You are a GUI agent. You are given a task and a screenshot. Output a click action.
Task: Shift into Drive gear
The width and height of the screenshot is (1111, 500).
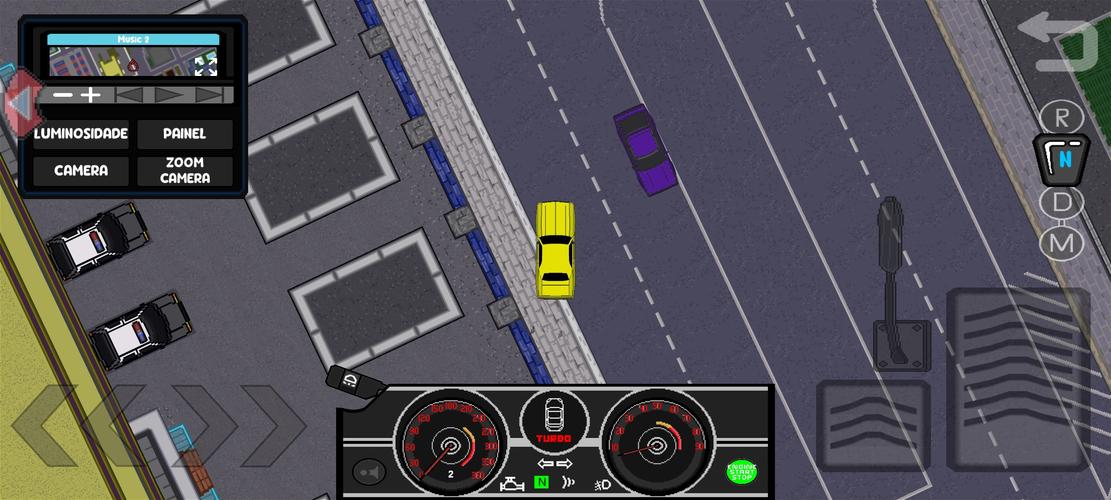point(1061,203)
